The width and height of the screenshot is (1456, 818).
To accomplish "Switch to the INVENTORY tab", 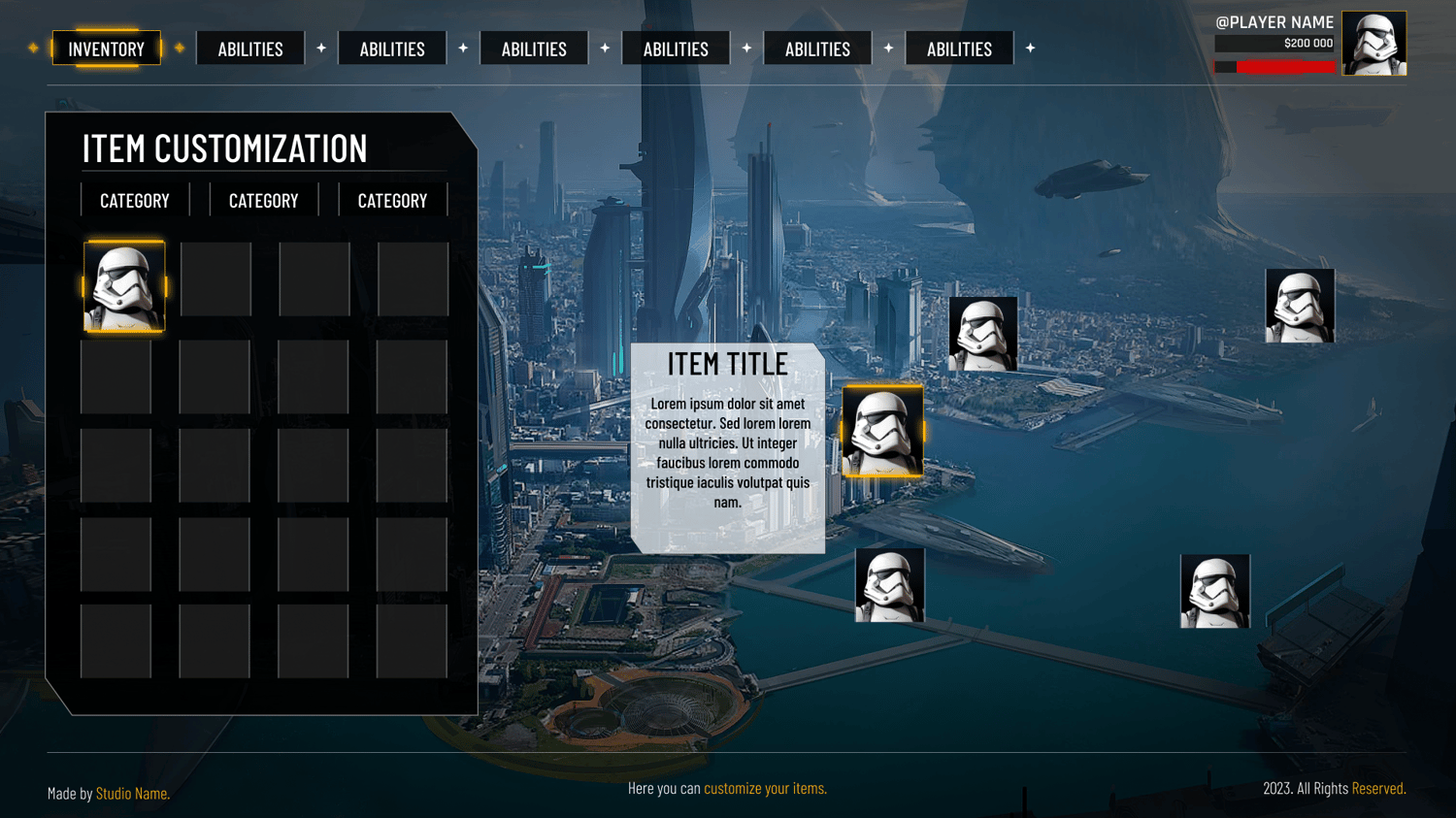I will coord(107,49).
